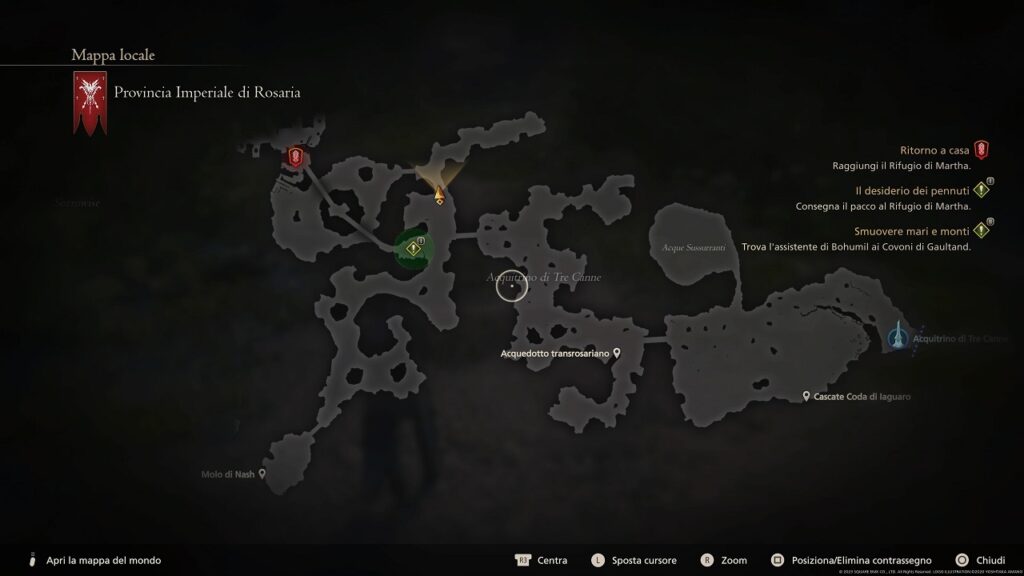This screenshot has height=576, width=1024.
Task: Click the Molo di Nash location pin
Action: (x=262, y=476)
